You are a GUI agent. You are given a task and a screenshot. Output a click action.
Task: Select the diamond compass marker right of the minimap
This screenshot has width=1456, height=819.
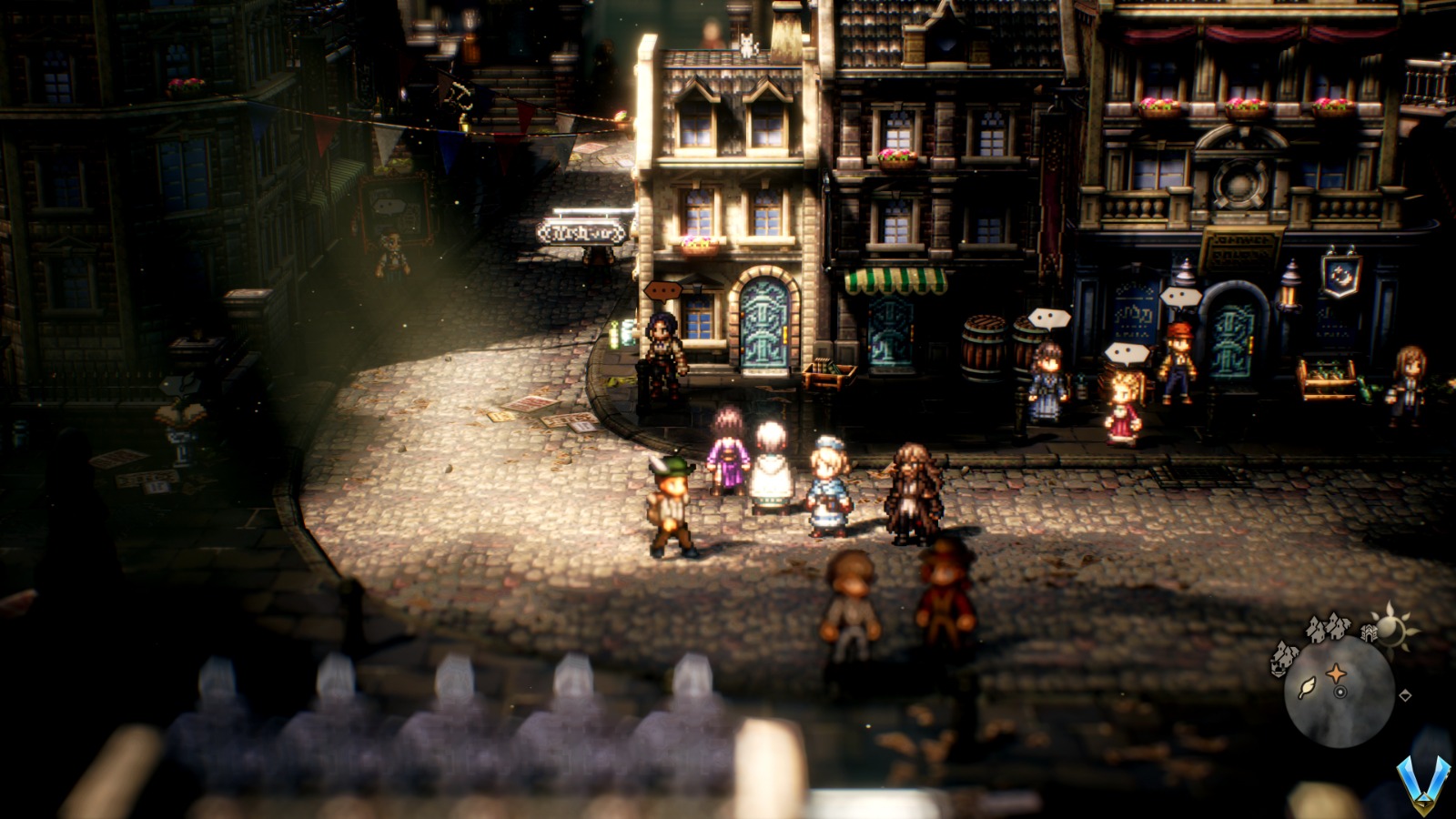tap(1405, 695)
